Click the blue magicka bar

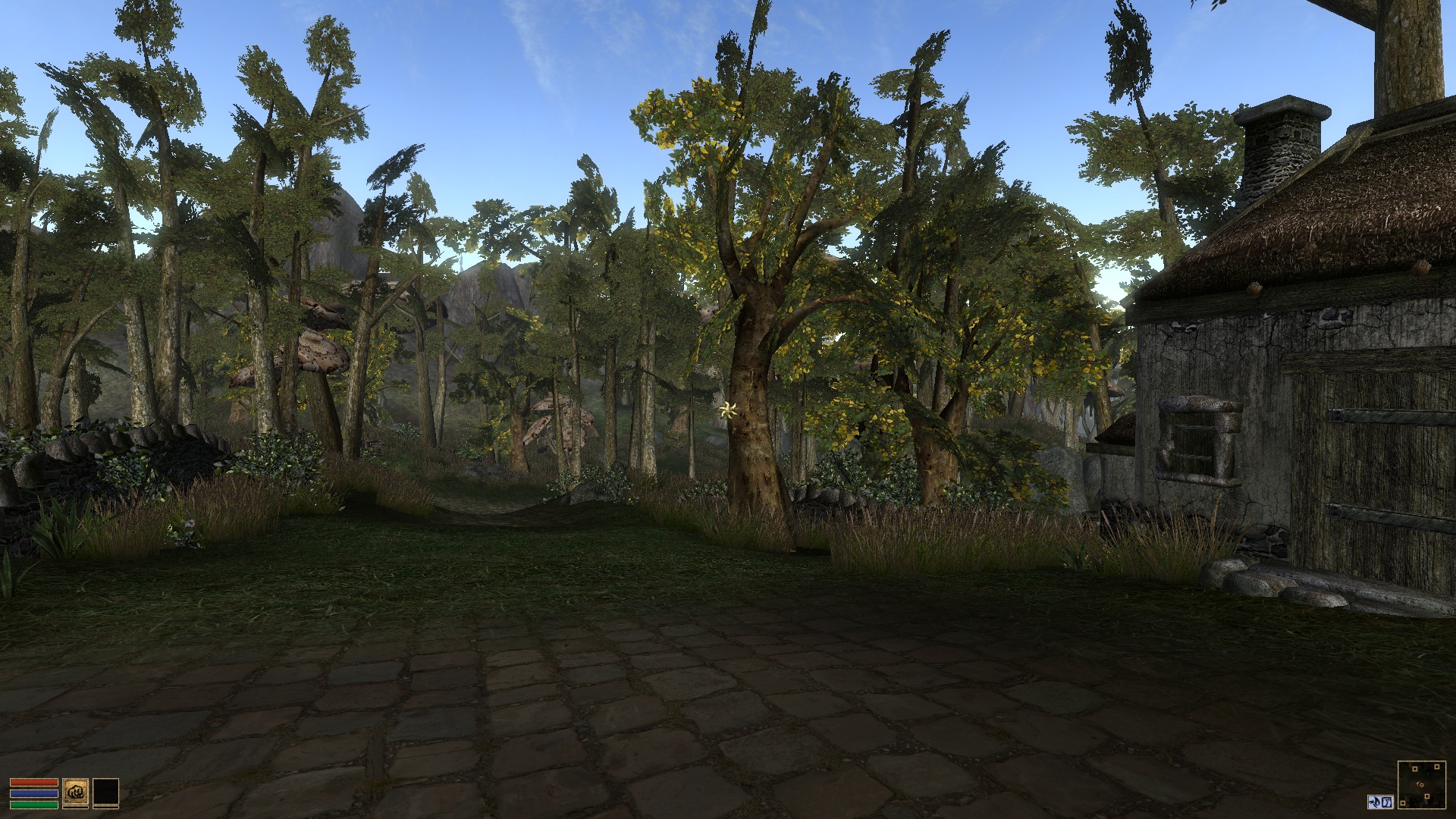(x=34, y=794)
